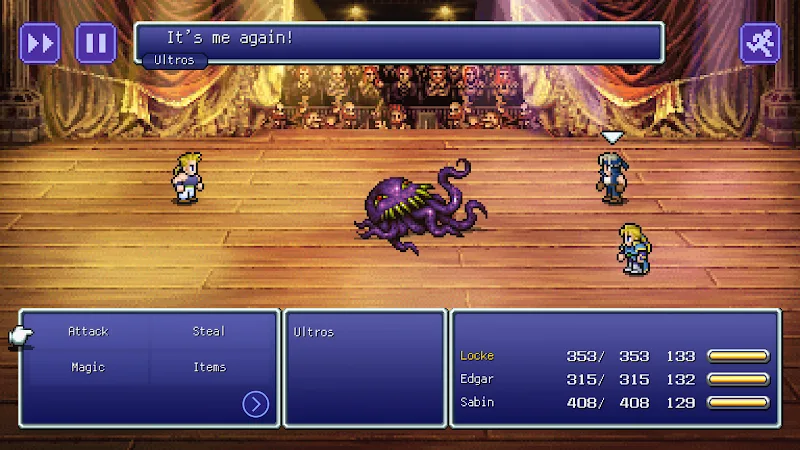This screenshot has width=800, height=450.
Task: Select Edgar in party list
Action: coord(477,379)
